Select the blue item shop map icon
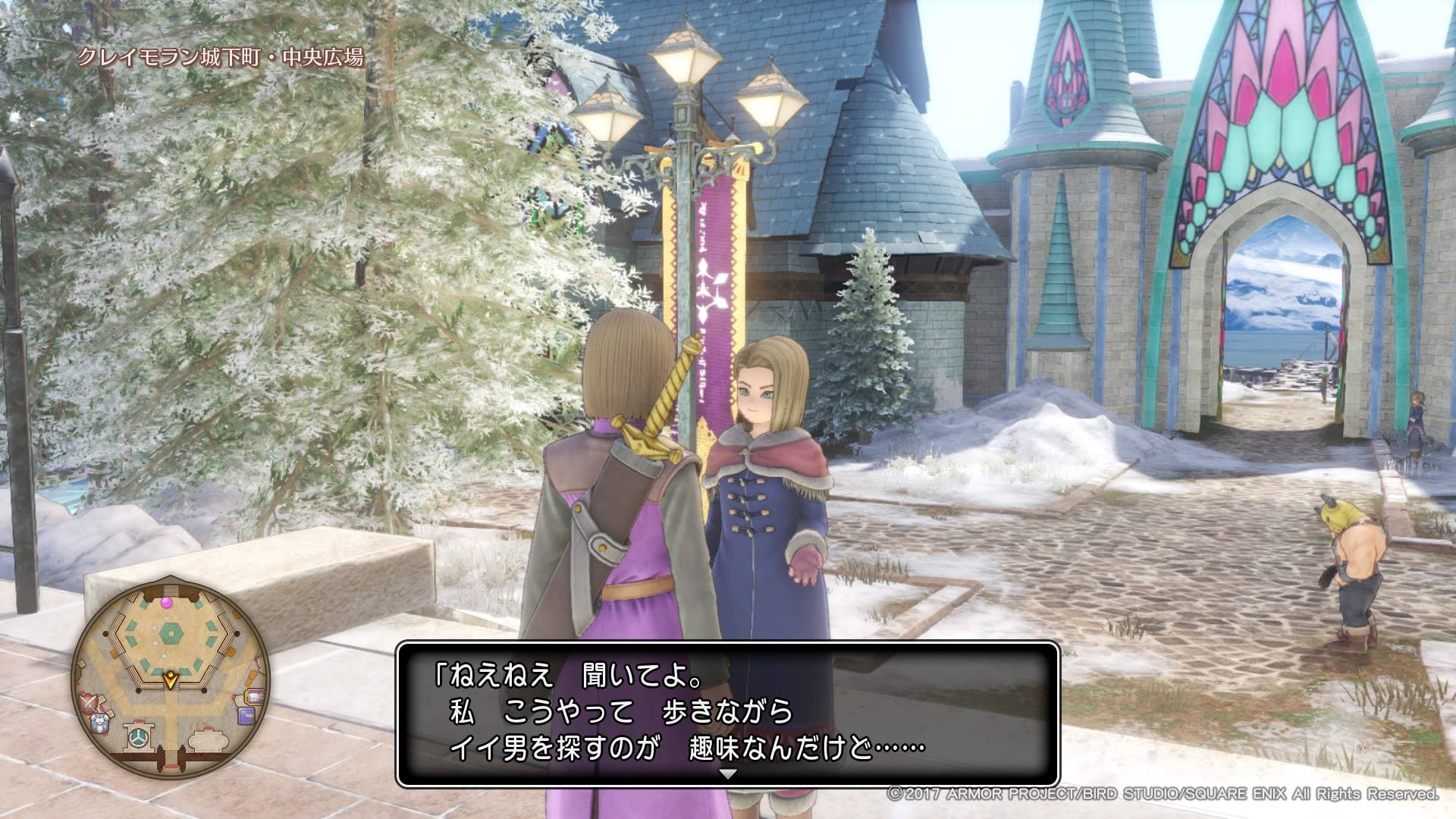This screenshot has width=1456, height=819. pos(99,723)
